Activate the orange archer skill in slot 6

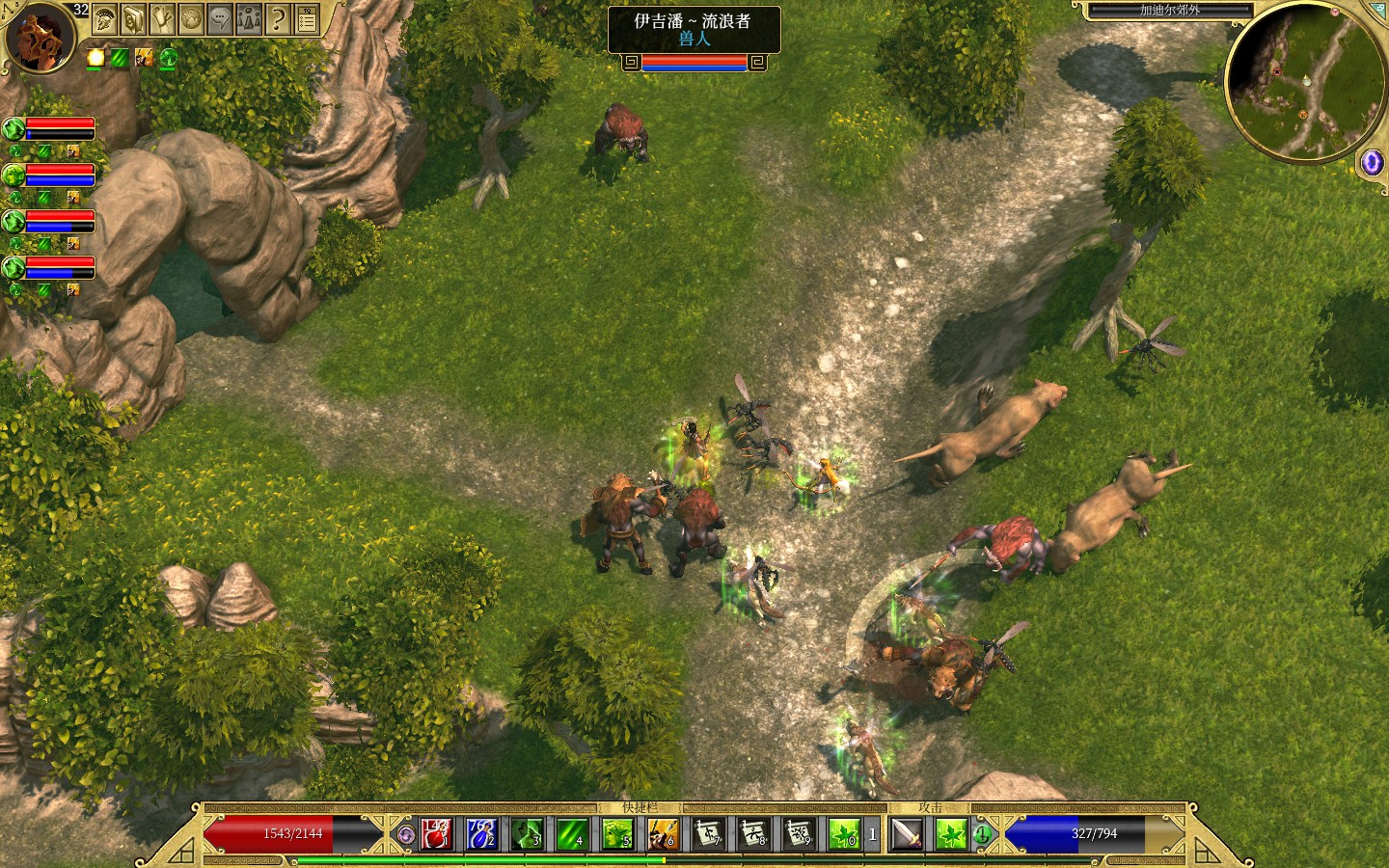[x=663, y=833]
